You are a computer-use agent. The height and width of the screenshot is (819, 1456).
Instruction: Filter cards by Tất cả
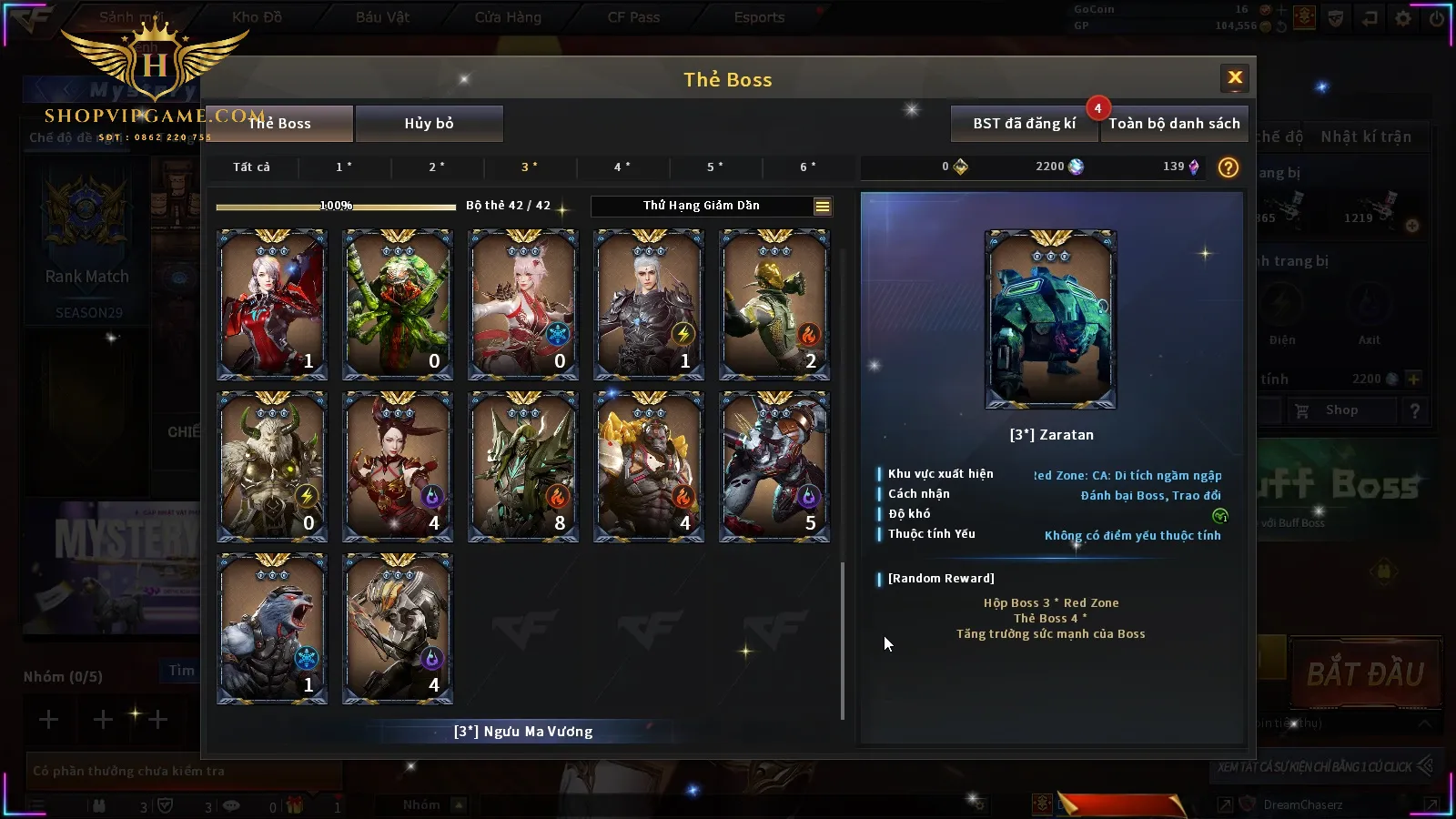click(251, 167)
